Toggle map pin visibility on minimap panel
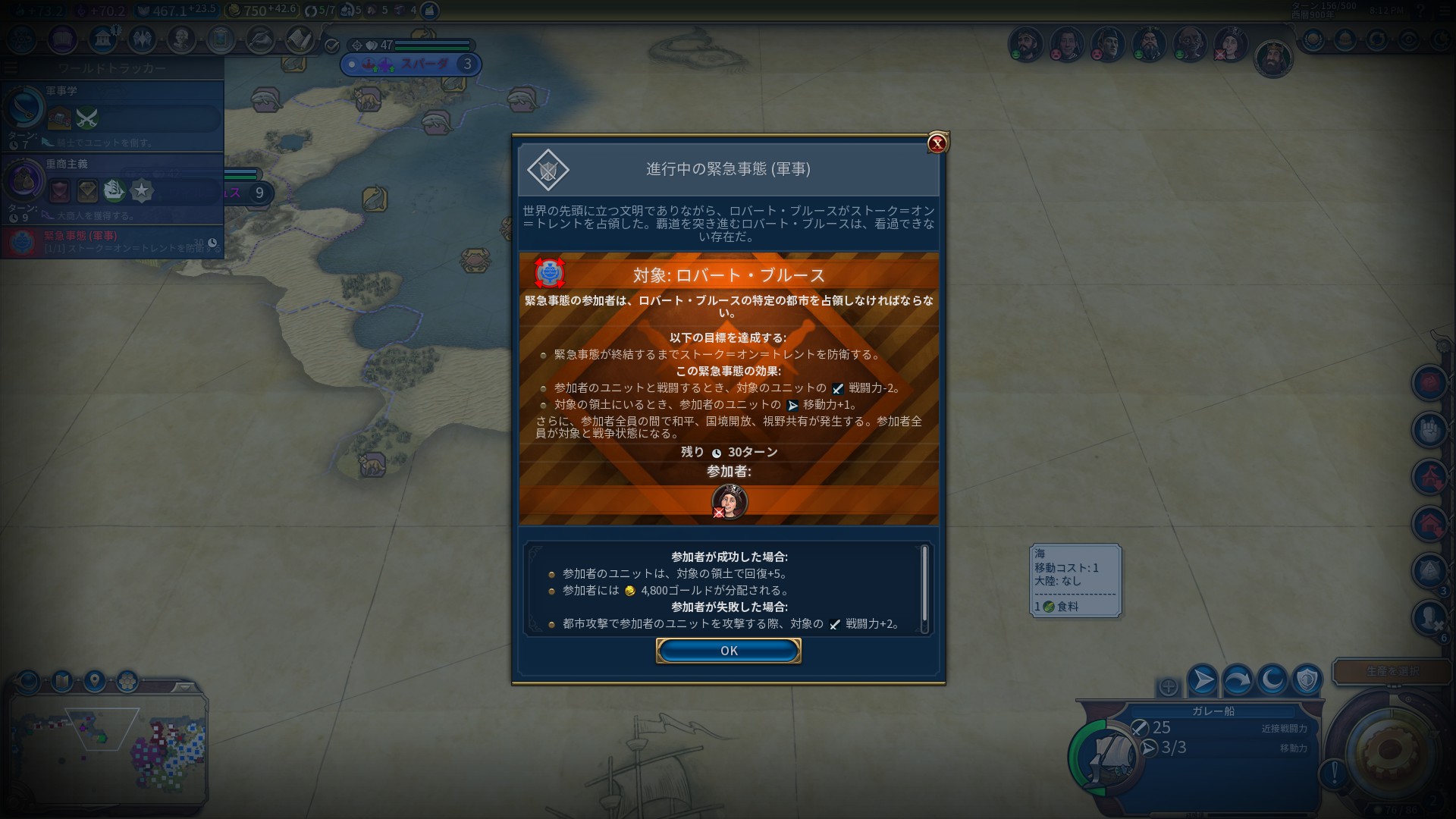Screen dimensions: 1456x819 click(94, 680)
